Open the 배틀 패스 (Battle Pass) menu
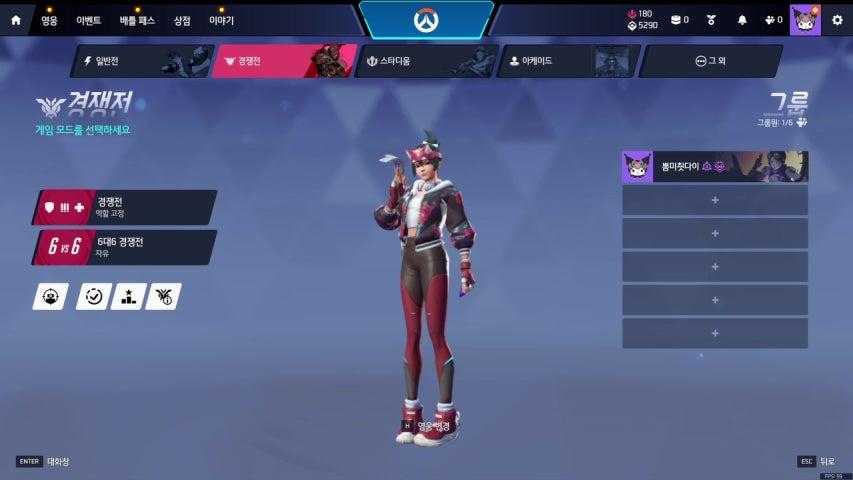 [x=137, y=20]
